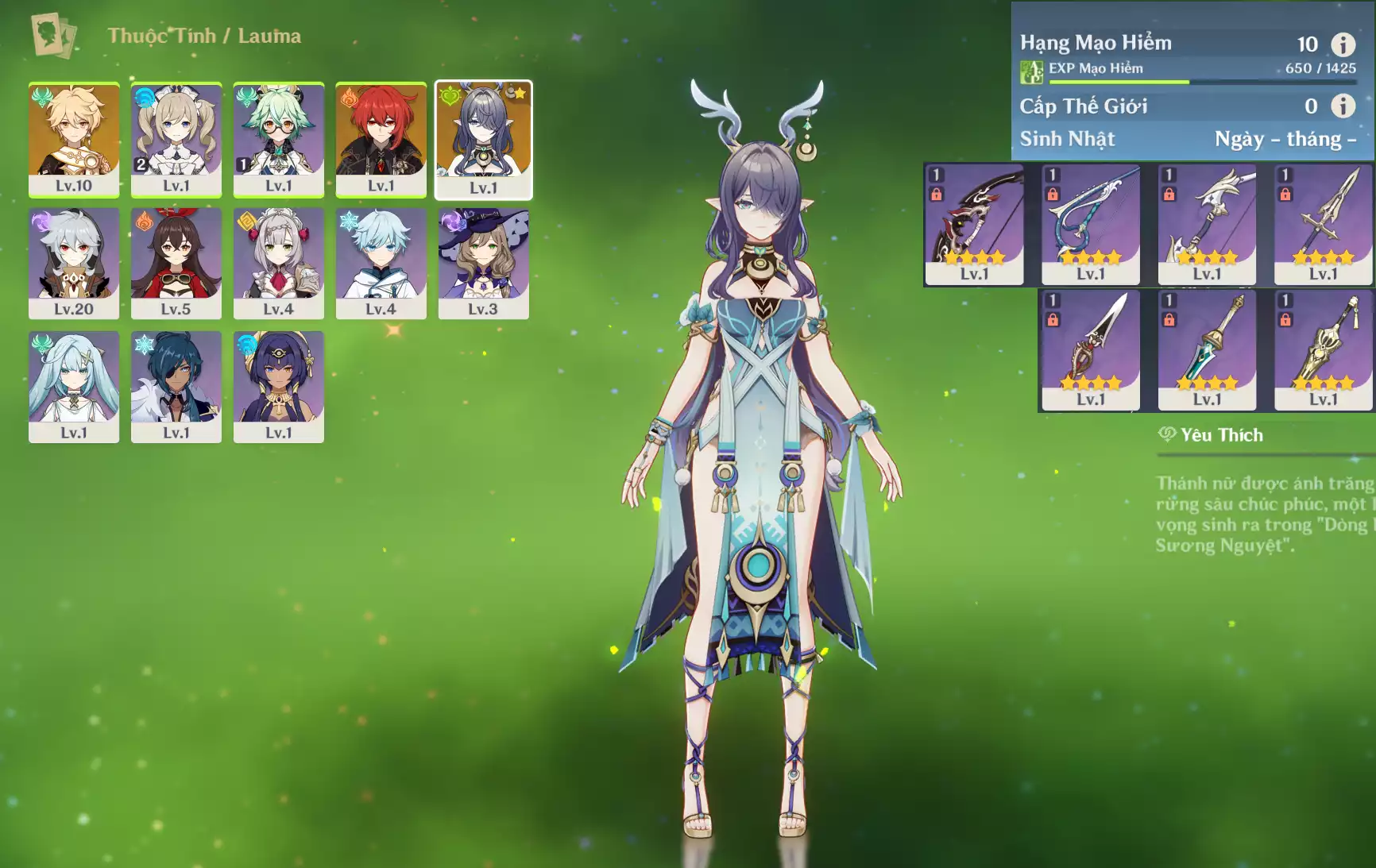Select Amber's Lv.5 portrait
1376x868 pixels.
pyautogui.click(x=176, y=263)
